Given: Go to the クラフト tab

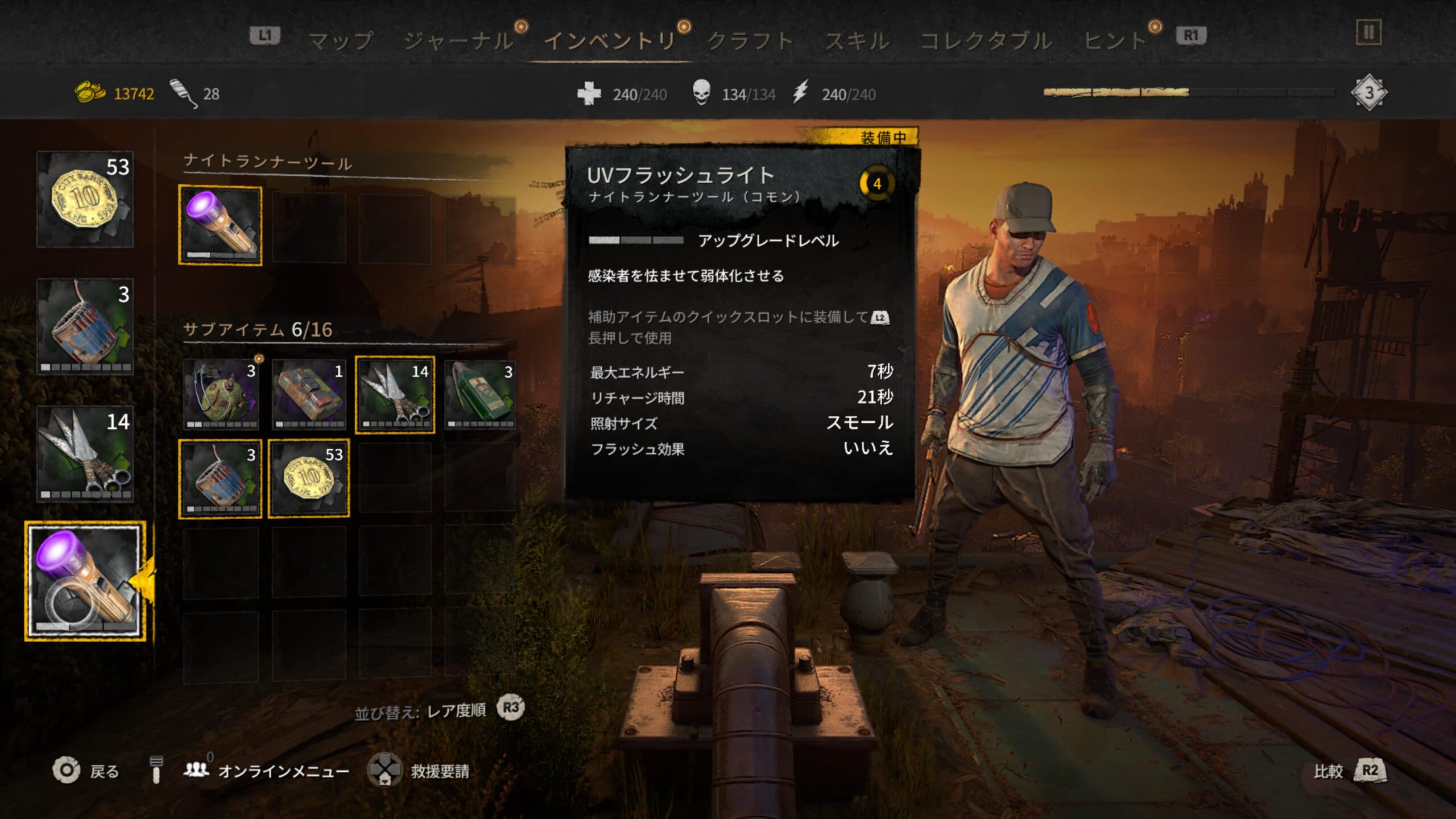Looking at the screenshot, I should [x=750, y=41].
